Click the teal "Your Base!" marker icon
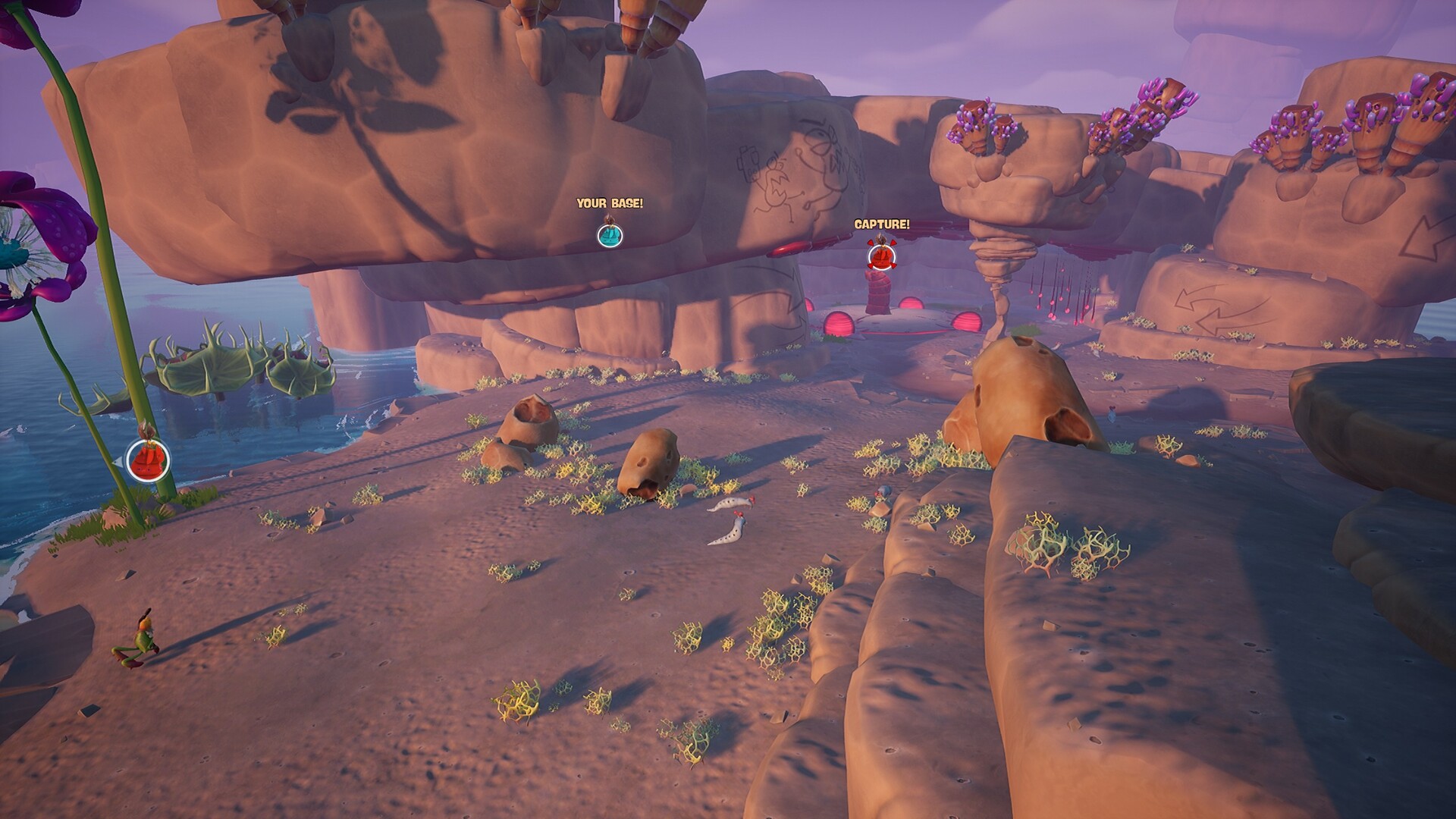 pos(610,235)
